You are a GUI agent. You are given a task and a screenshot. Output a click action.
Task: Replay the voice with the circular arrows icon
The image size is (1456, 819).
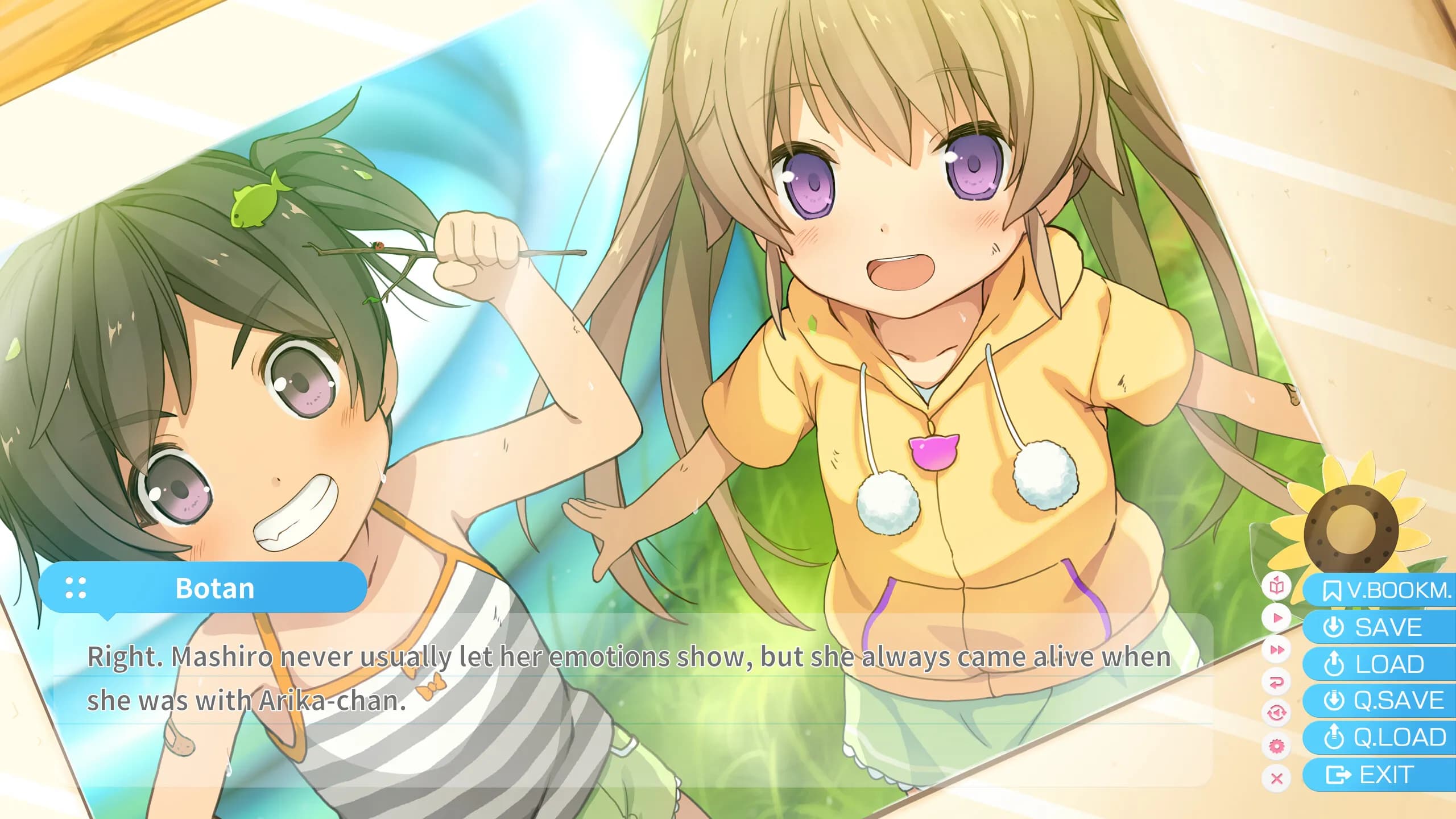pyautogui.click(x=1277, y=713)
